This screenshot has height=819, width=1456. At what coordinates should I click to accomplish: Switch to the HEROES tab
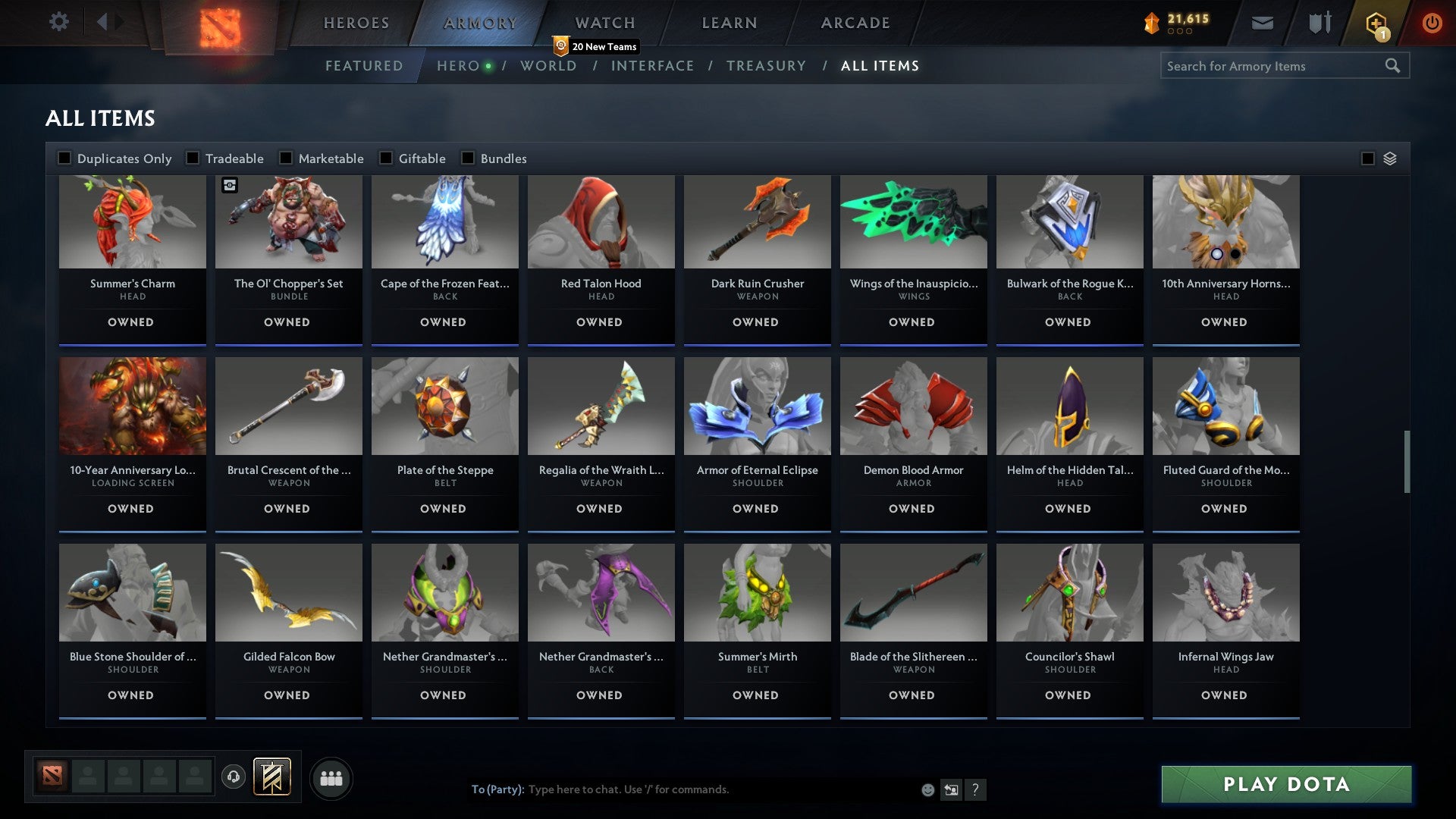tap(356, 23)
